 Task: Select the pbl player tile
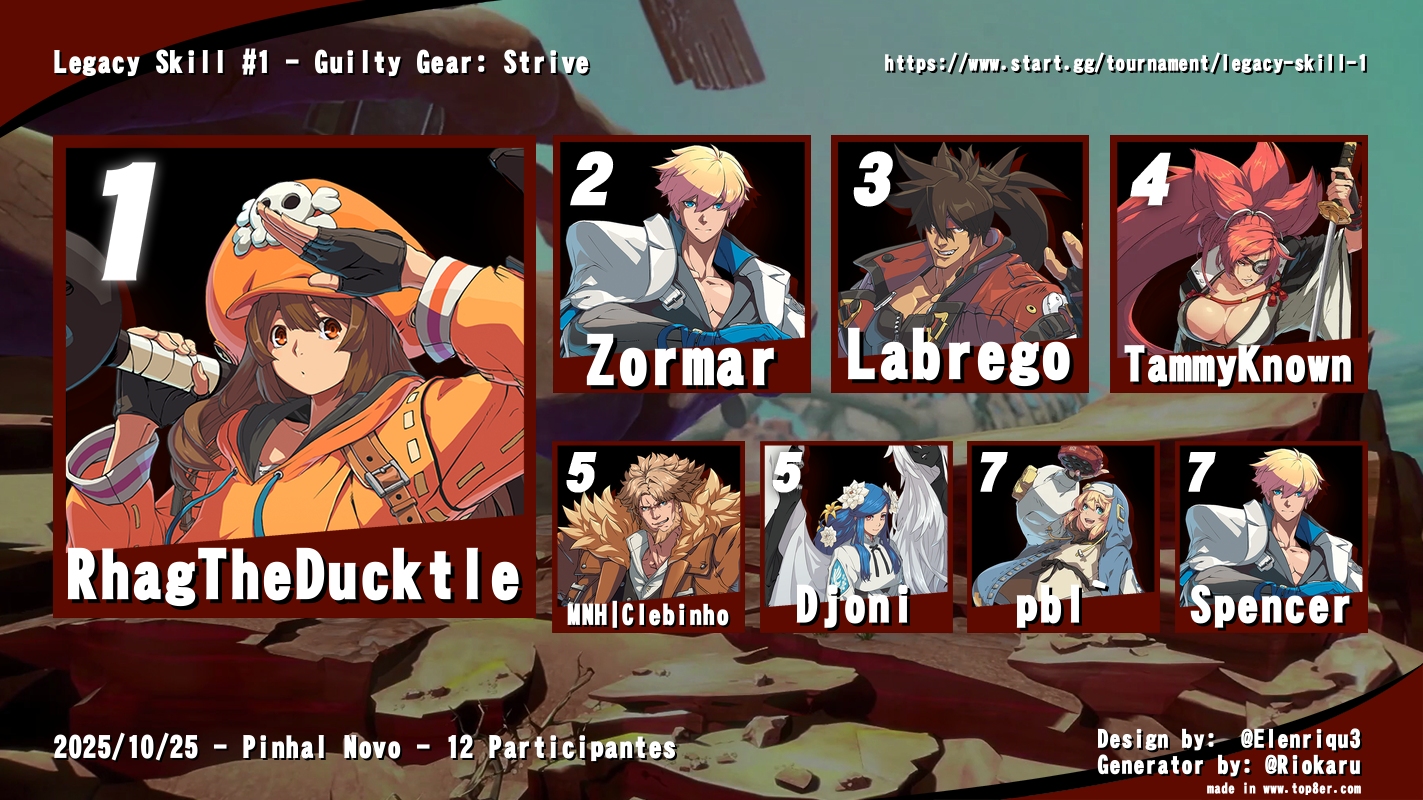pyautogui.click(x=1062, y=536)
